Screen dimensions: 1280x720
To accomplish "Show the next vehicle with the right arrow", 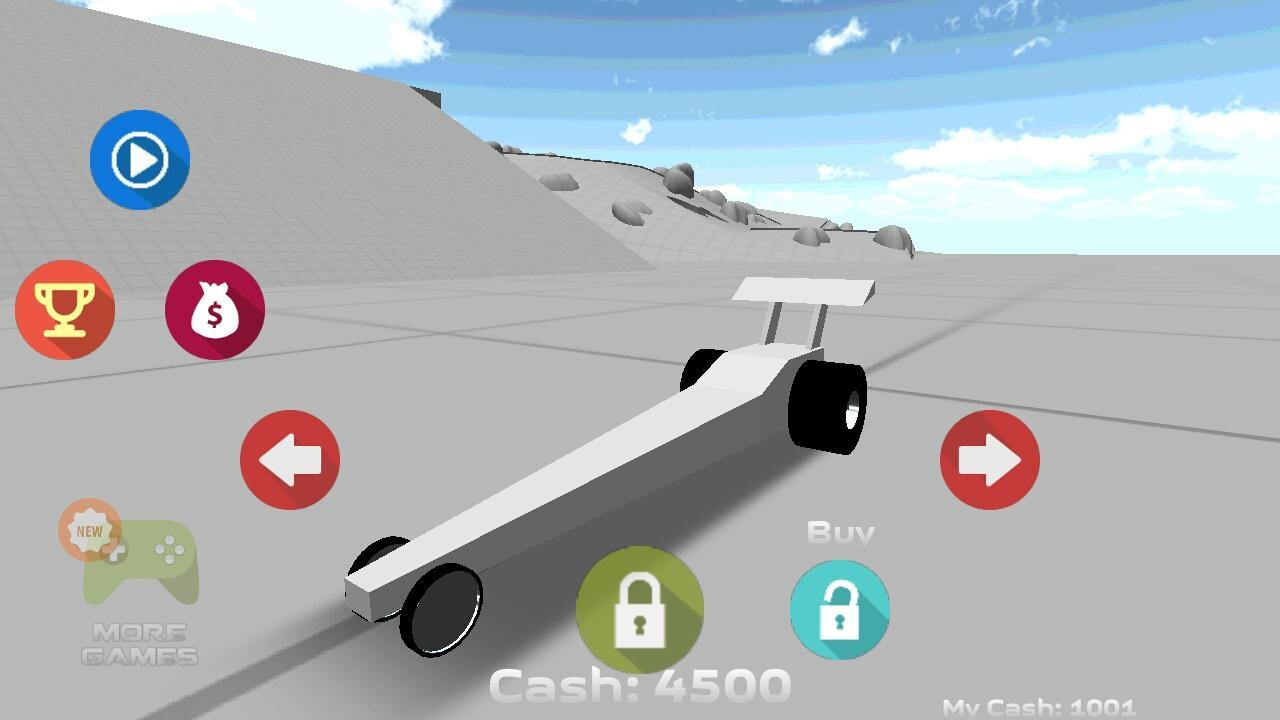I will pyautogui.click(x=989, y=459).
